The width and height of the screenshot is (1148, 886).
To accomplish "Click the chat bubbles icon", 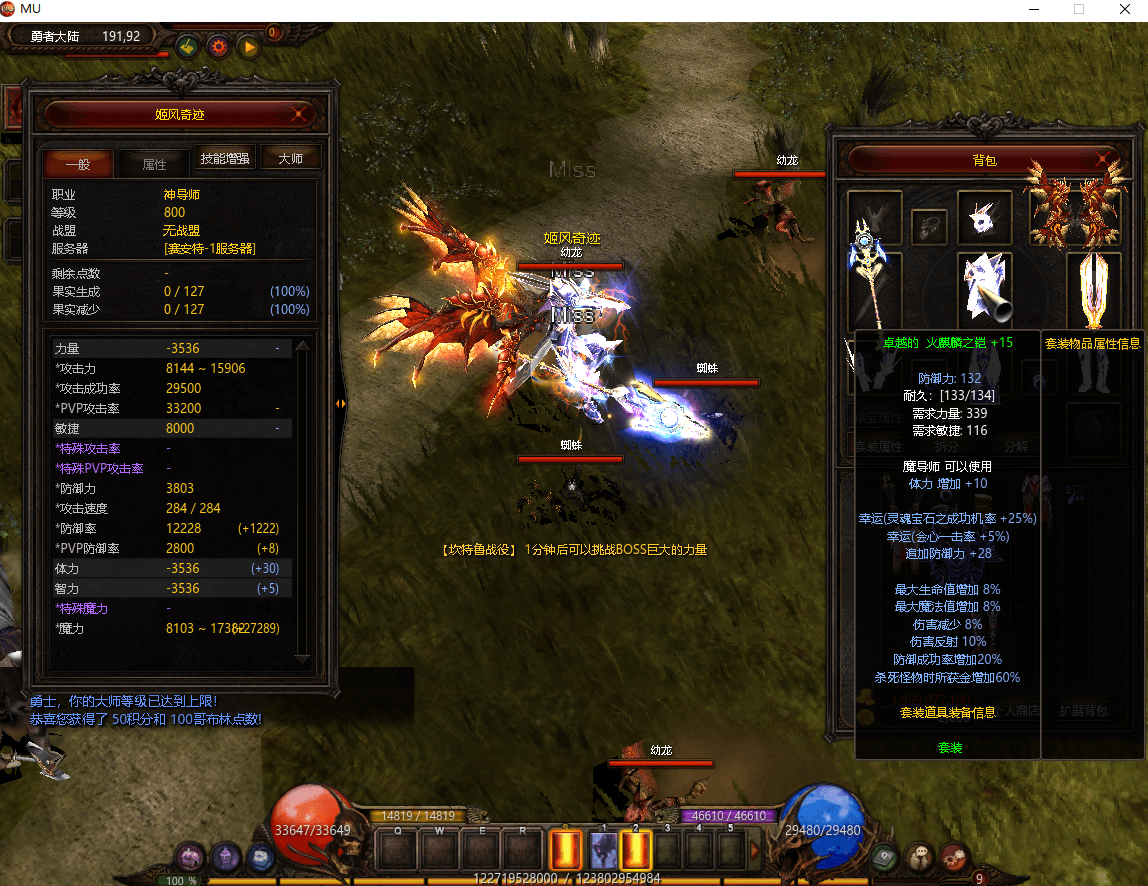I will [919, 857].
